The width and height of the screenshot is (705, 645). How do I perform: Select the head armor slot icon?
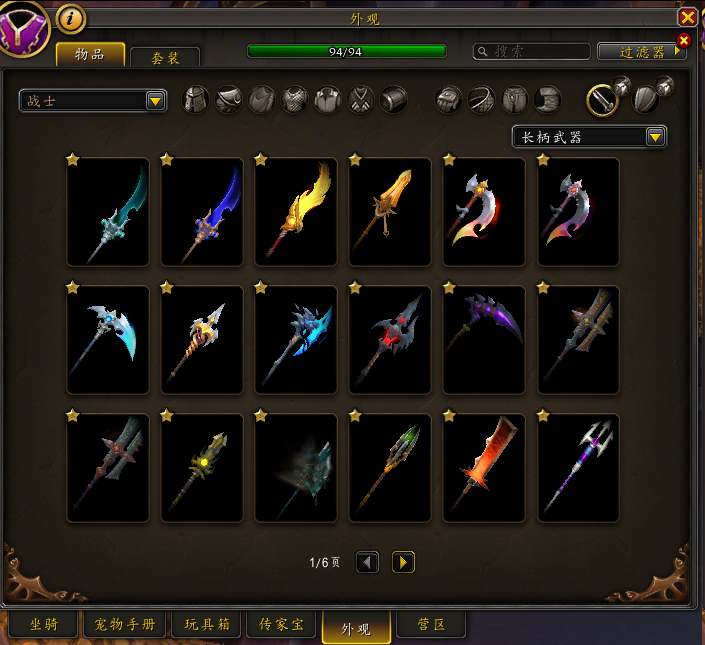[x=196, y=100]
